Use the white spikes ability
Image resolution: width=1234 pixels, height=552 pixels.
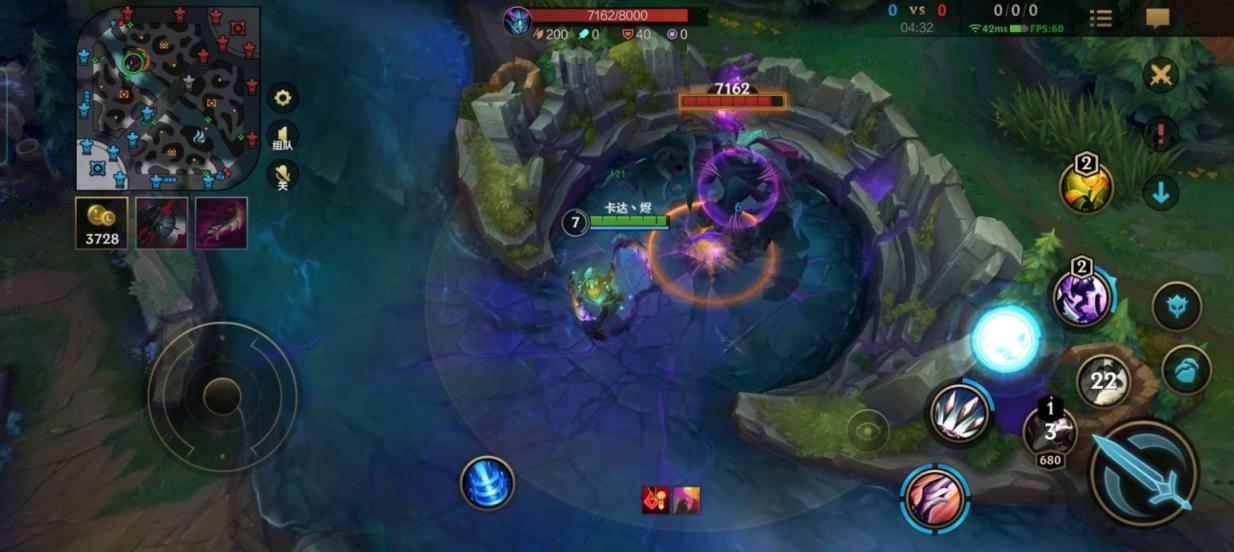click(x=959, y=413)
